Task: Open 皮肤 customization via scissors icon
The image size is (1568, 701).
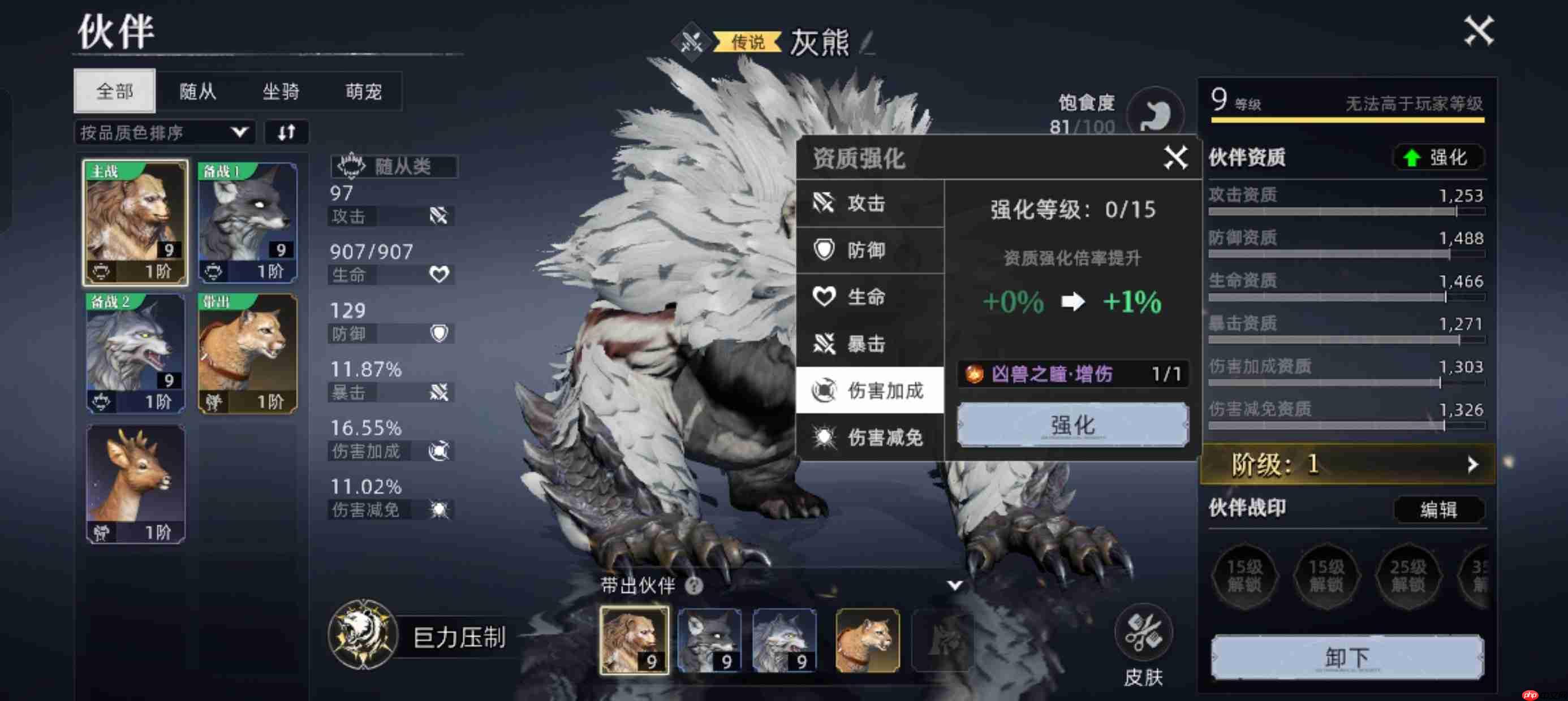Action: click(1143, 633)
